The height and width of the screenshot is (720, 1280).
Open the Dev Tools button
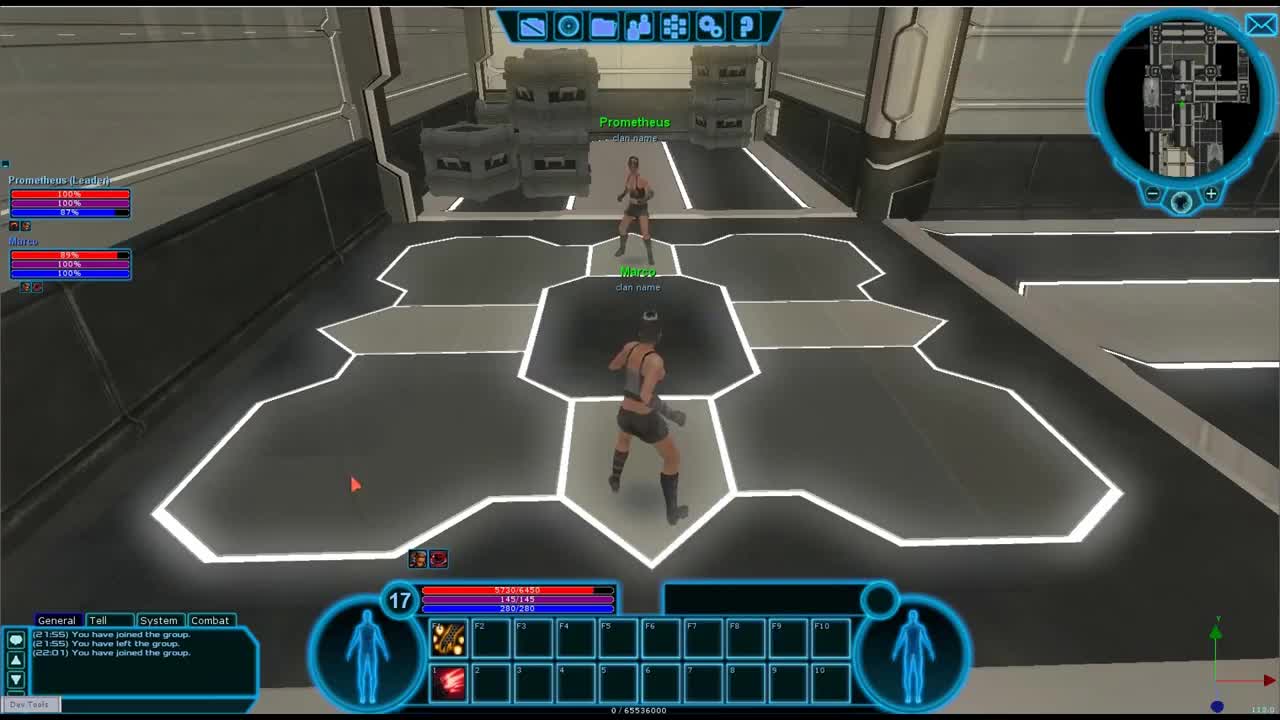tap(30, 704)
